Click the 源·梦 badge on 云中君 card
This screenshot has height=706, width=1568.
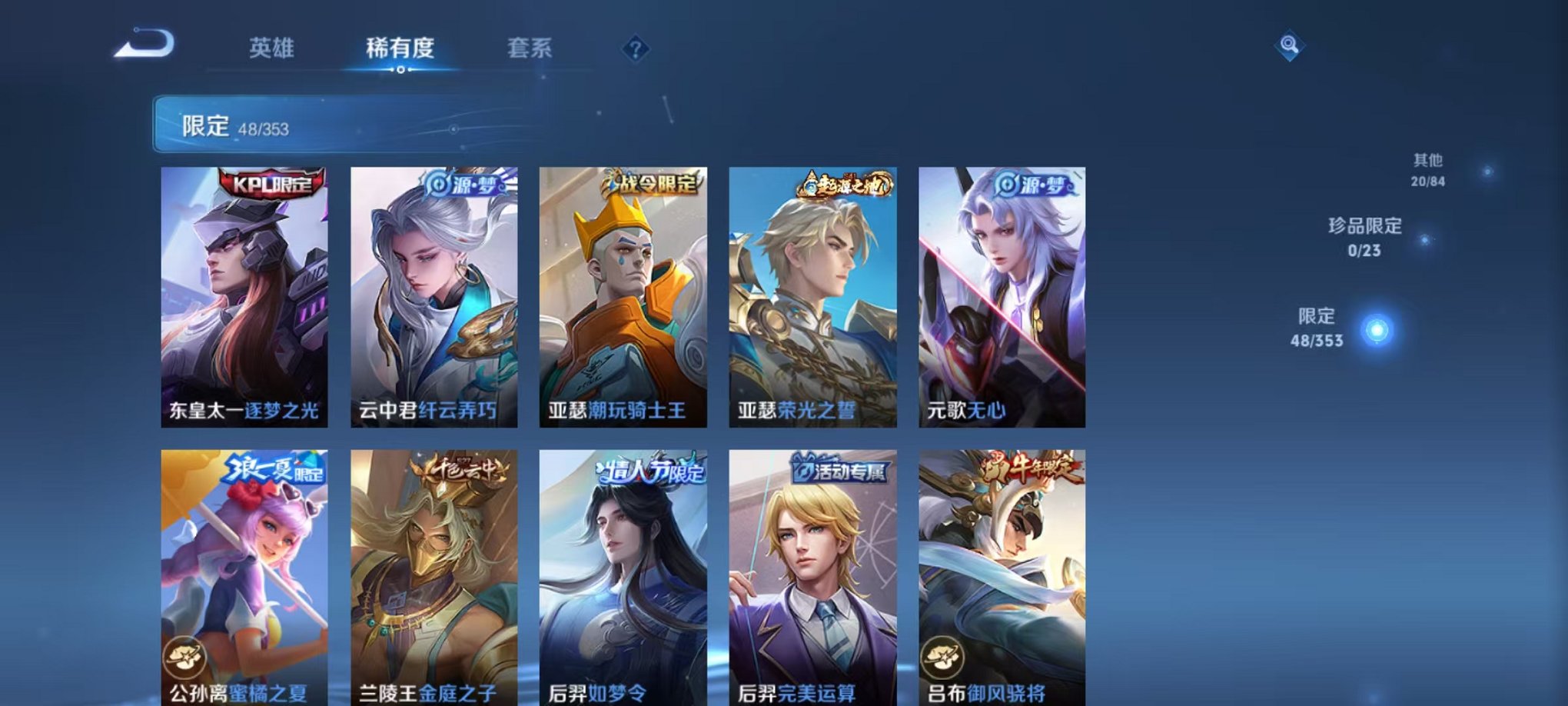click(469, 183)
